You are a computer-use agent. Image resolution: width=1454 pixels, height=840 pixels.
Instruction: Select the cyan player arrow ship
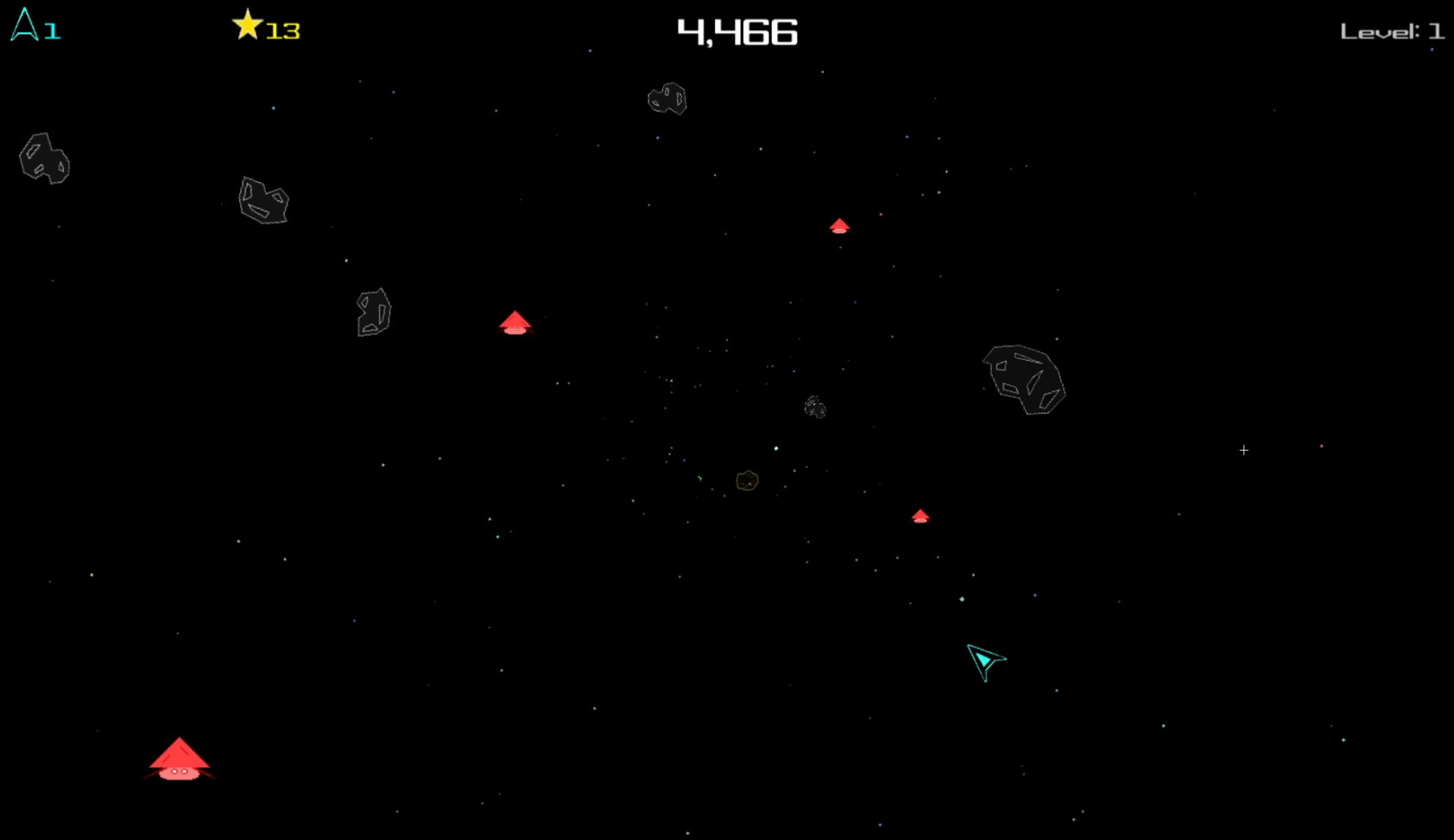(986, 661)
